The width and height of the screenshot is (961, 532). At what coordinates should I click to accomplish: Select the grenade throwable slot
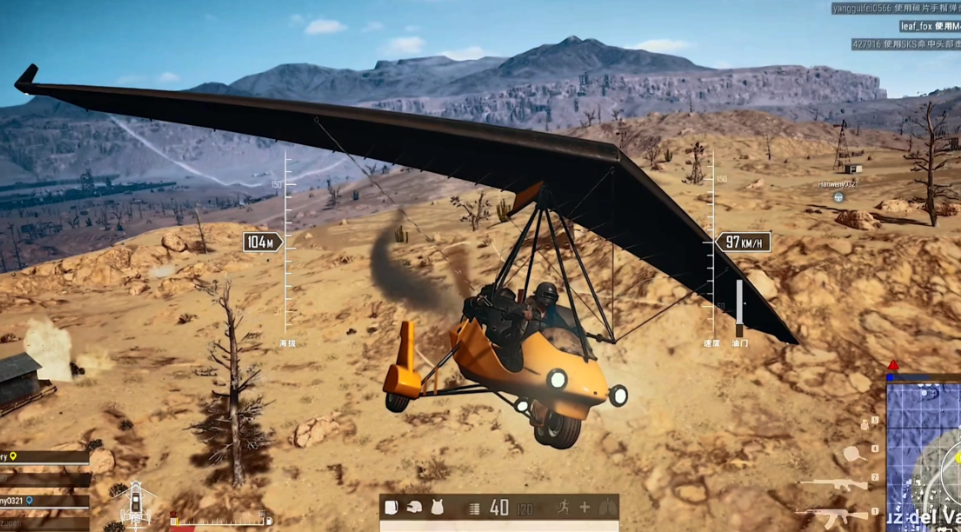pos(864,425)
